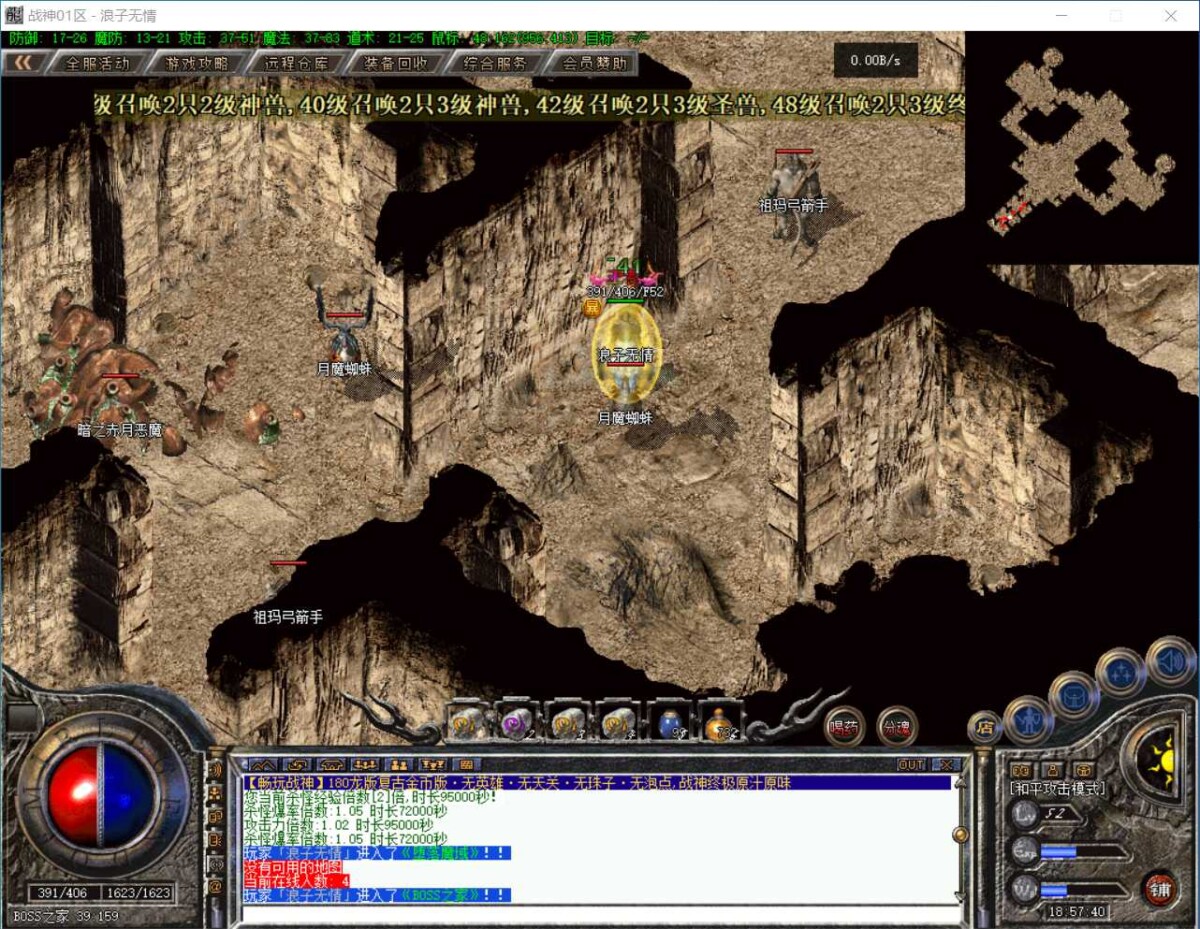Image resolution: width=1200 pixels, height=929 pixels.
Task: Open the 综合服务 general services menu
Action: (495, 63)
